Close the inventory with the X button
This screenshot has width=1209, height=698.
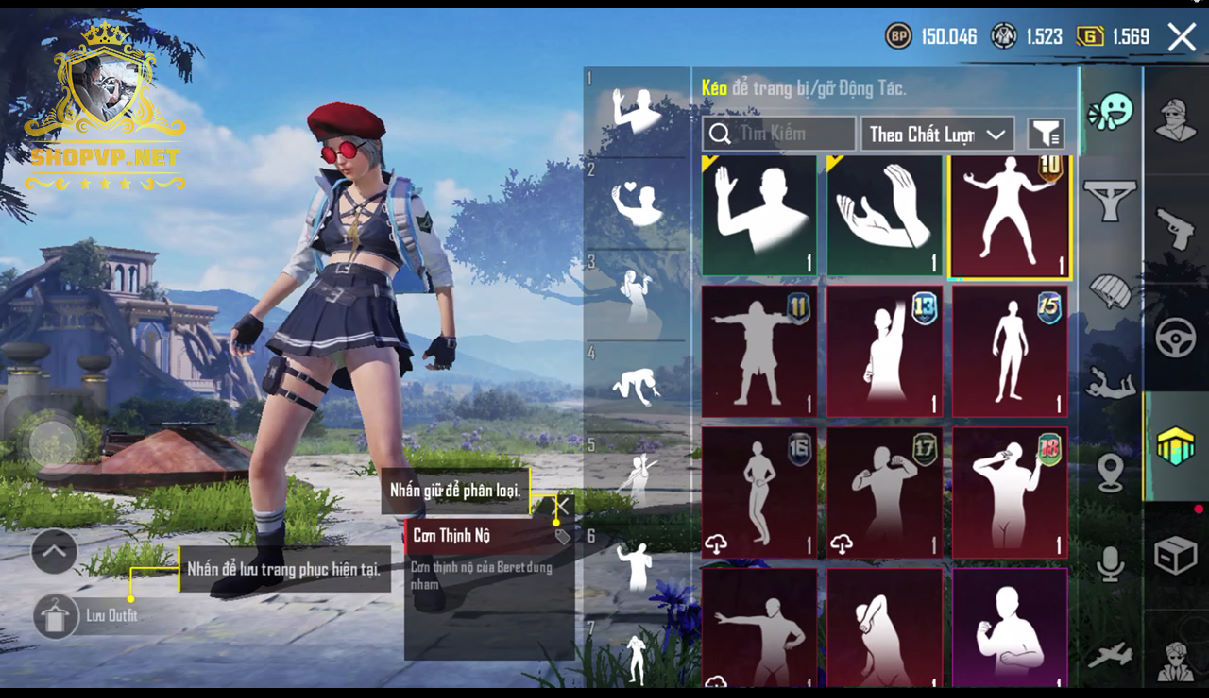(1181, 38)
